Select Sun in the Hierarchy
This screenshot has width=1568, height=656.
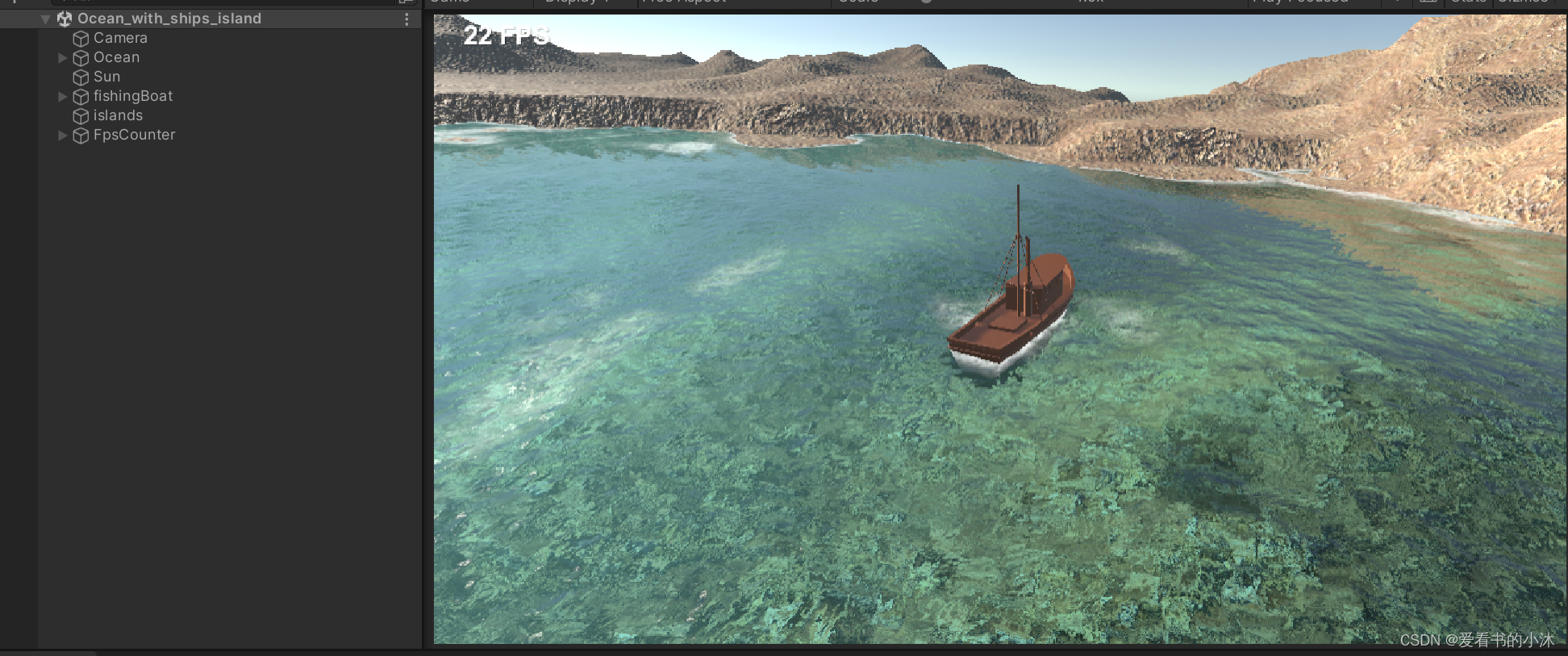(106, 77)
